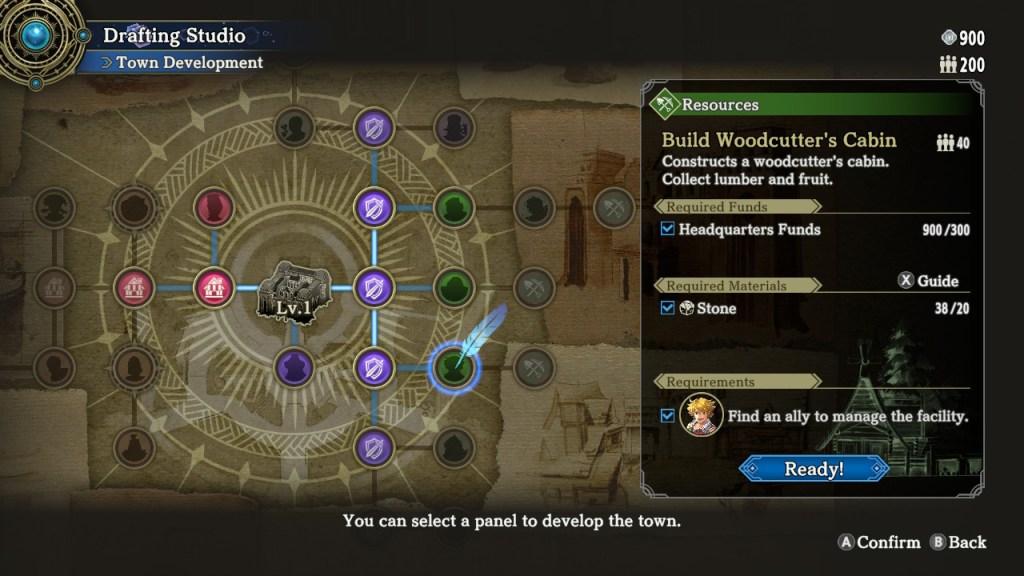The width and height of the screenshot is (1024, 576).
Task: Click the Ready! button
Action: pyautogui.click(x=813, y=468)
